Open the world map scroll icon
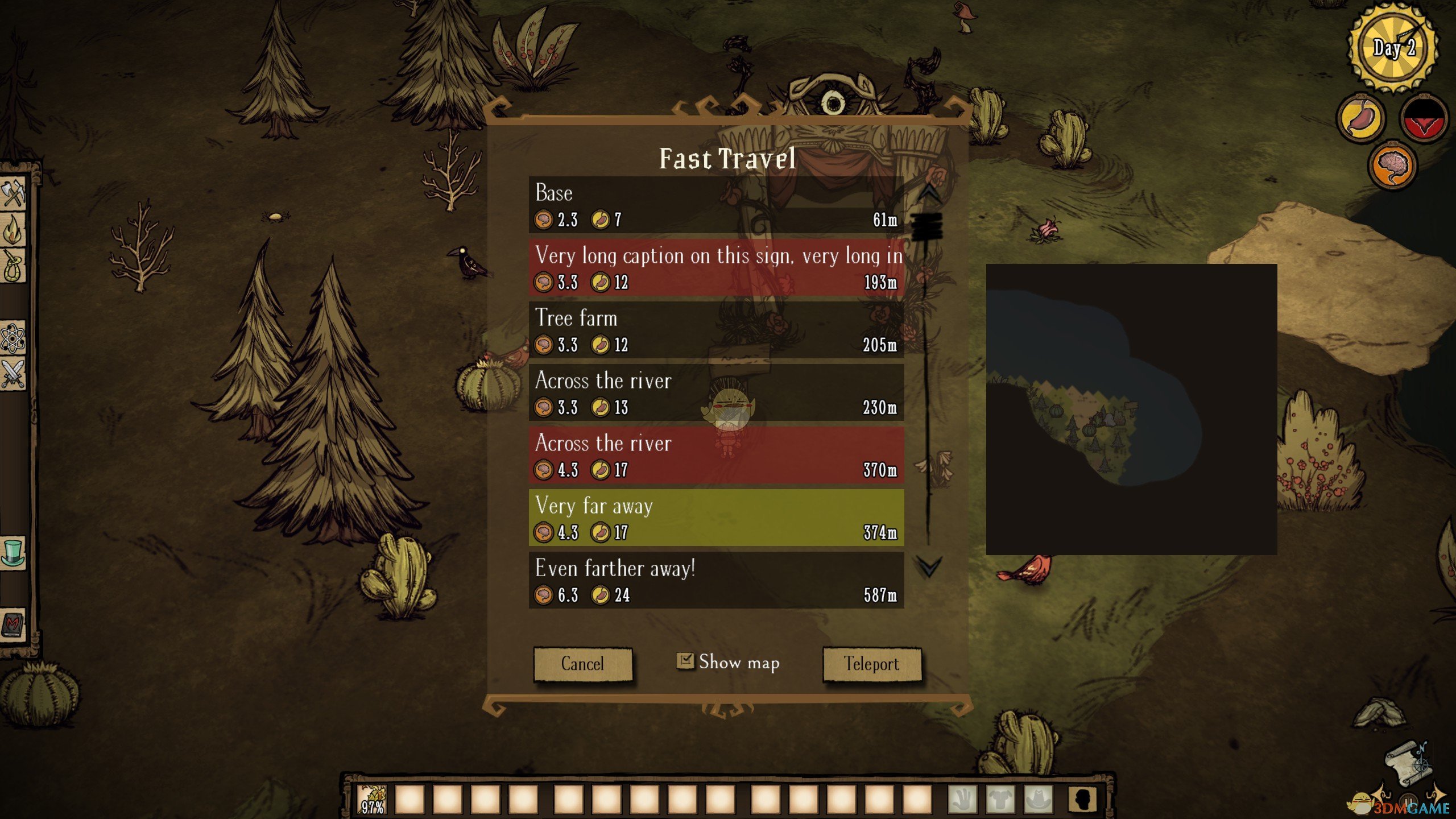Screen dimensions: 1456x819 point(1408,763)
